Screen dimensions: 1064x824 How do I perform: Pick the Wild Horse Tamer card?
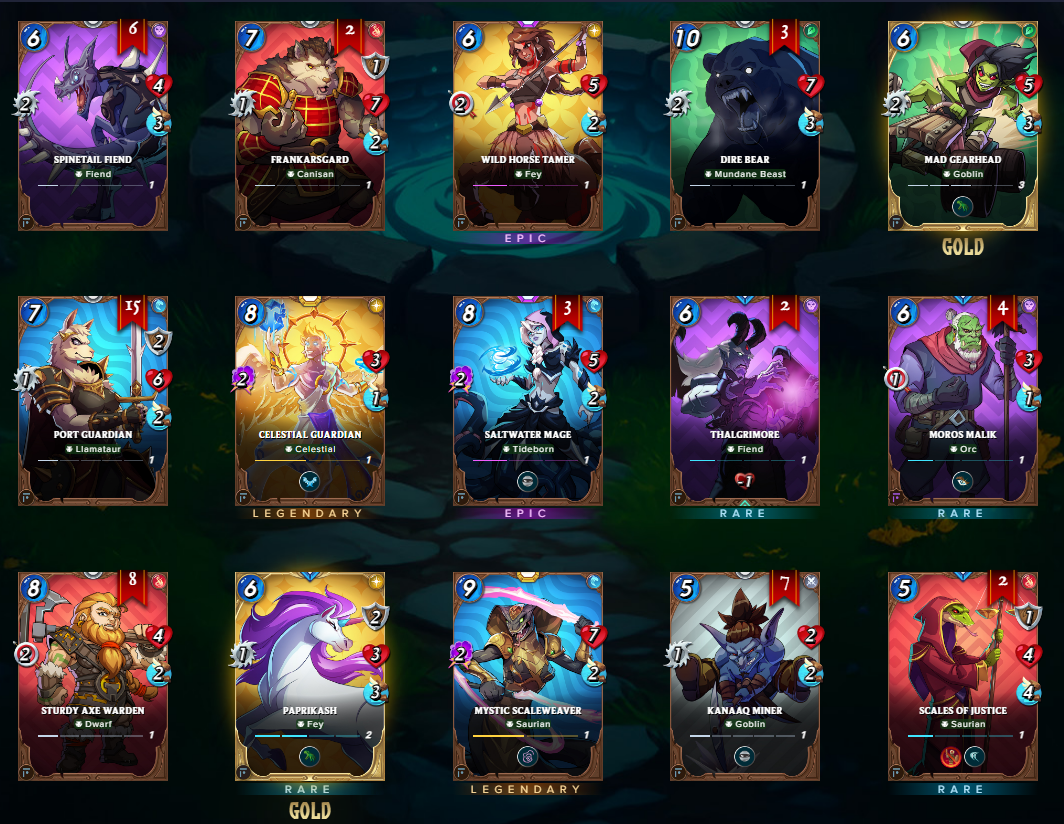click(x=527, y=125)
